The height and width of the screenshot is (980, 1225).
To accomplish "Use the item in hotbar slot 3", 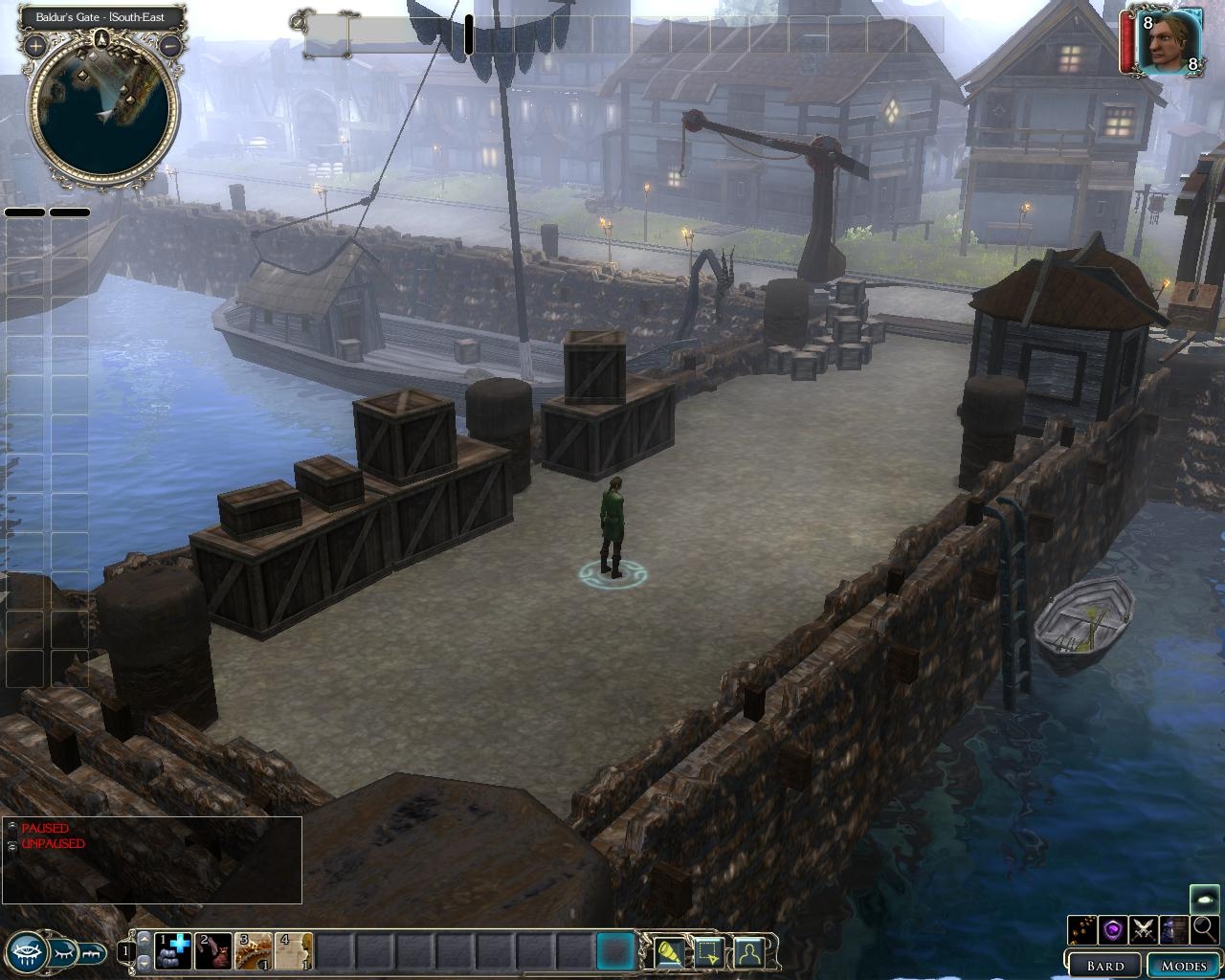I will [255, 950].
